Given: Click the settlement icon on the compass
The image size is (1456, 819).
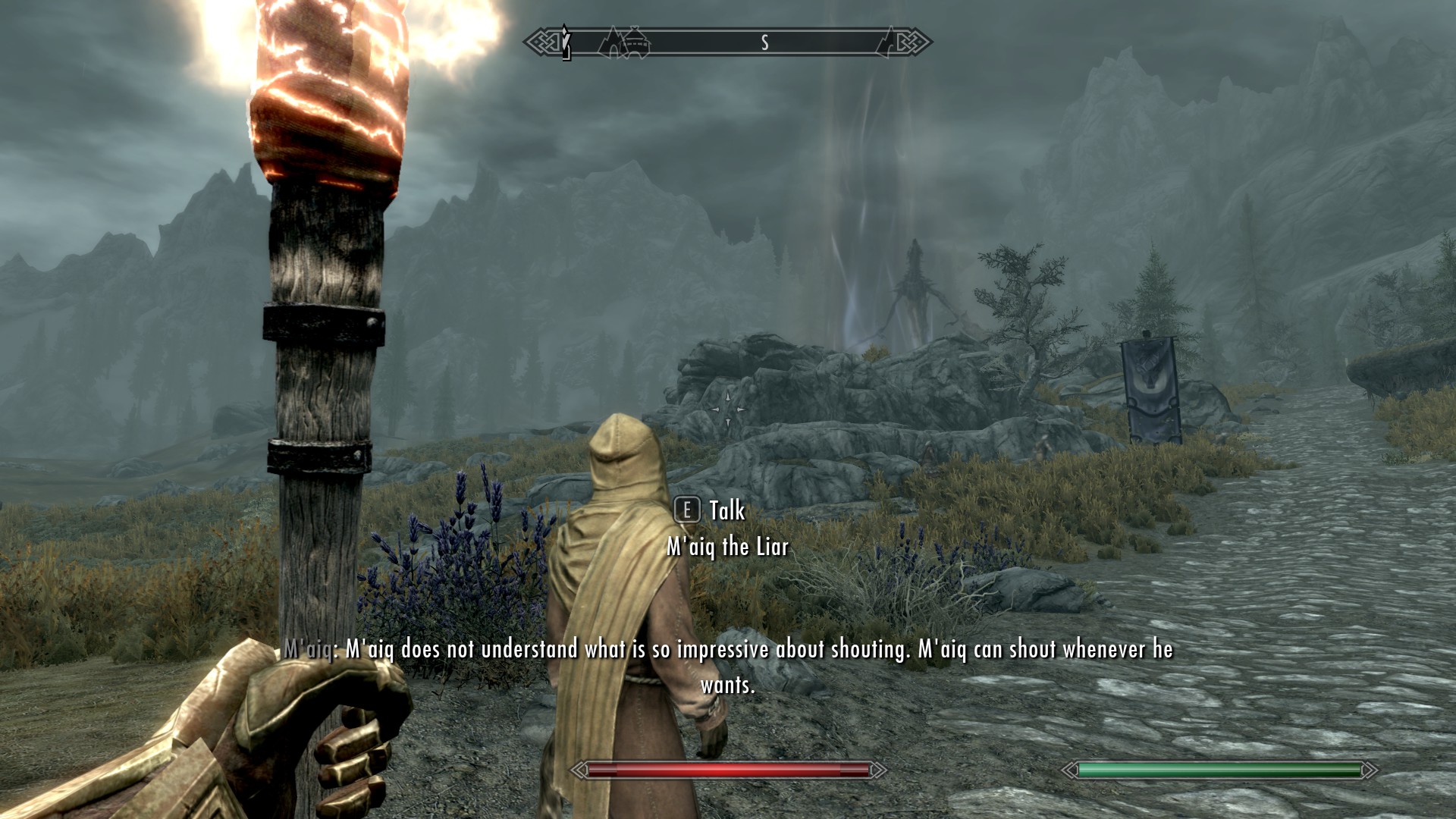Looking at the screenshot, I should coord(635,43).
